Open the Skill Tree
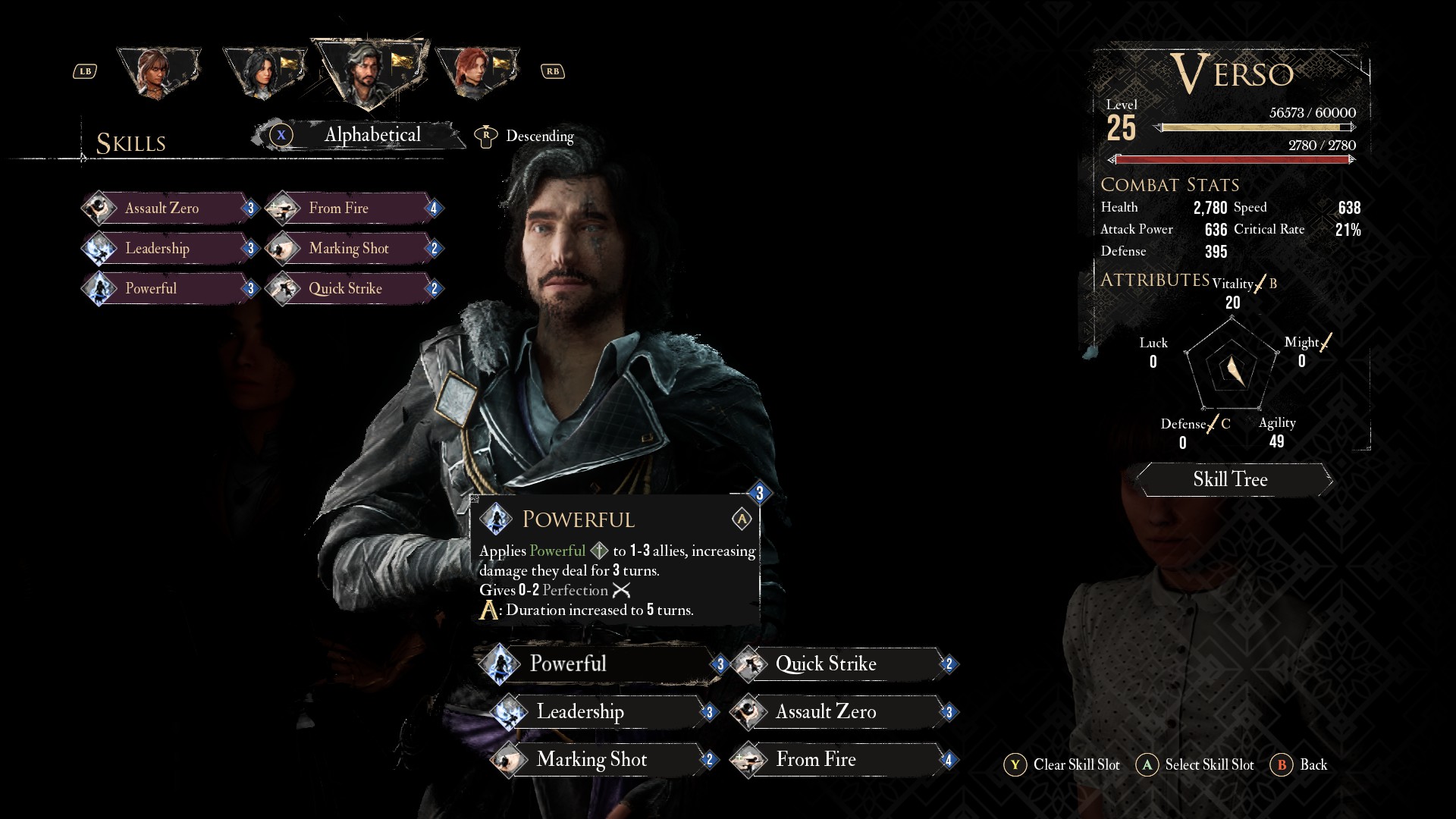Screen dimensions: 1456x819 click(x=1230, y=479)
